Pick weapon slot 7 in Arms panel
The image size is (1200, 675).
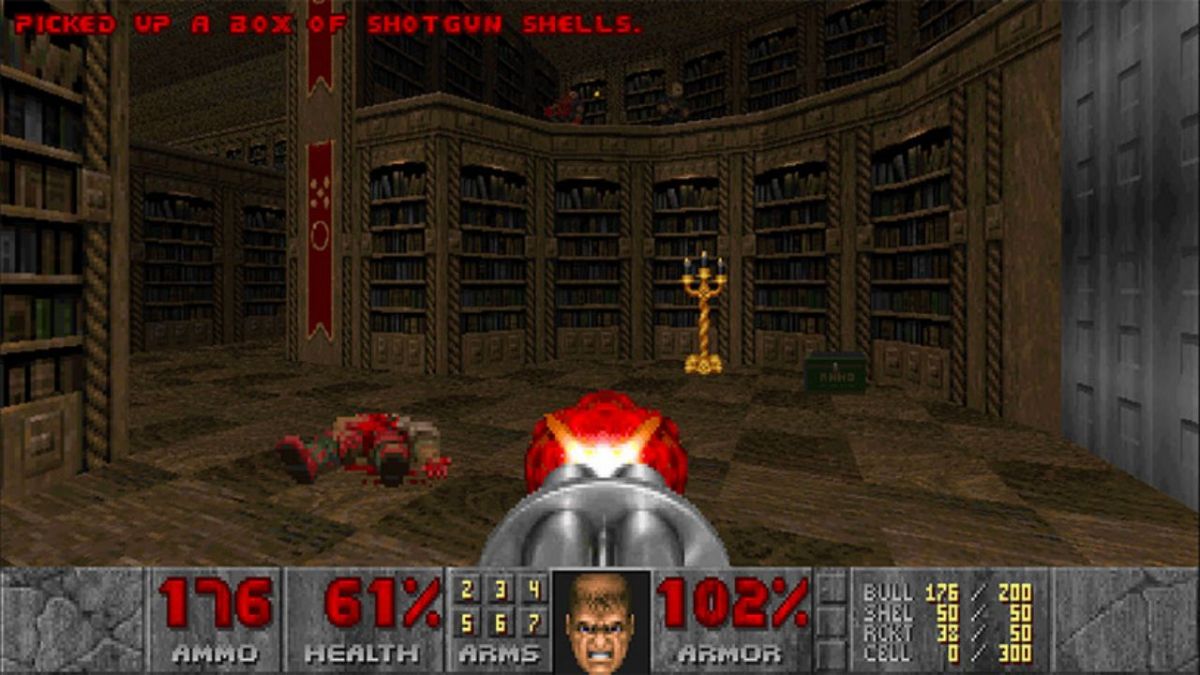point(534,624)
